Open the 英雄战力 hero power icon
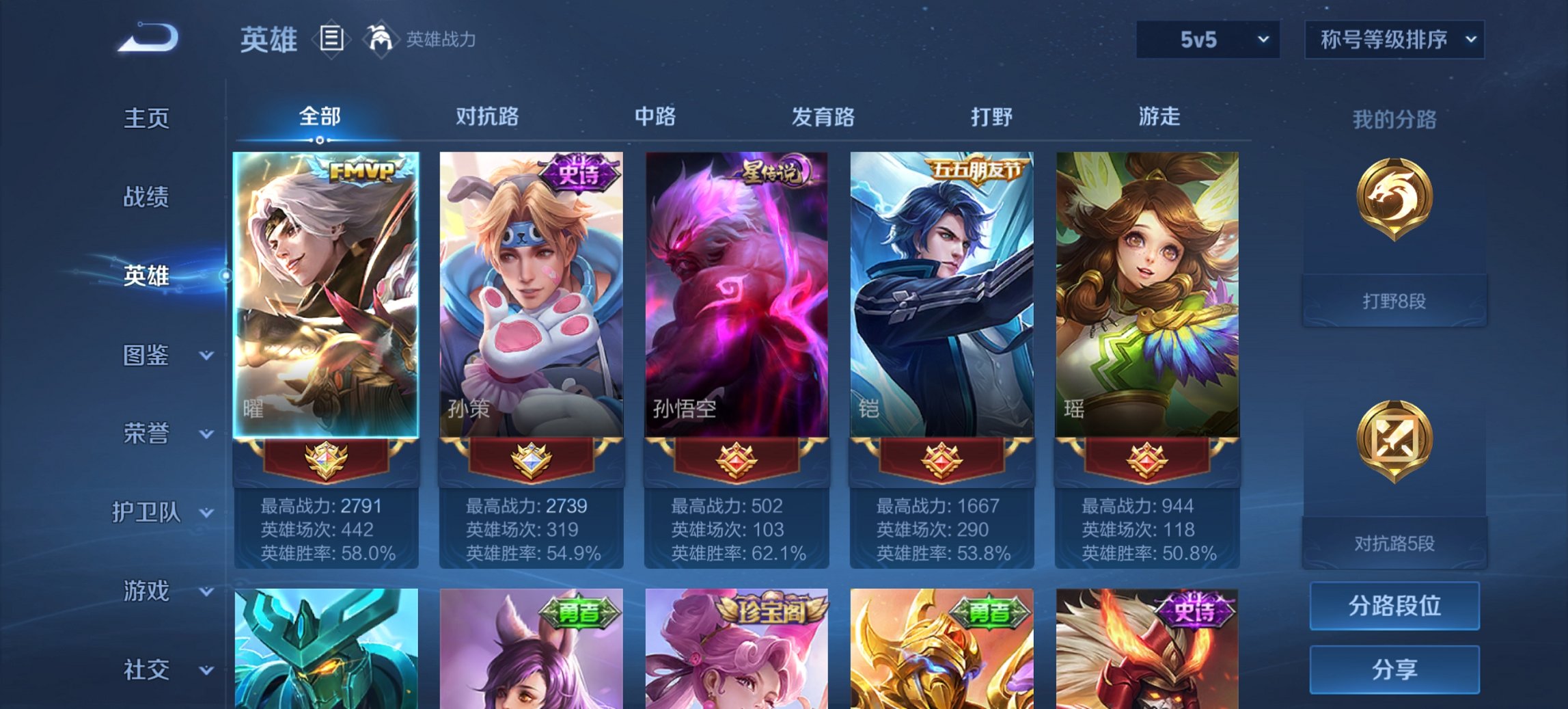1568x709 pixels. 381,40
